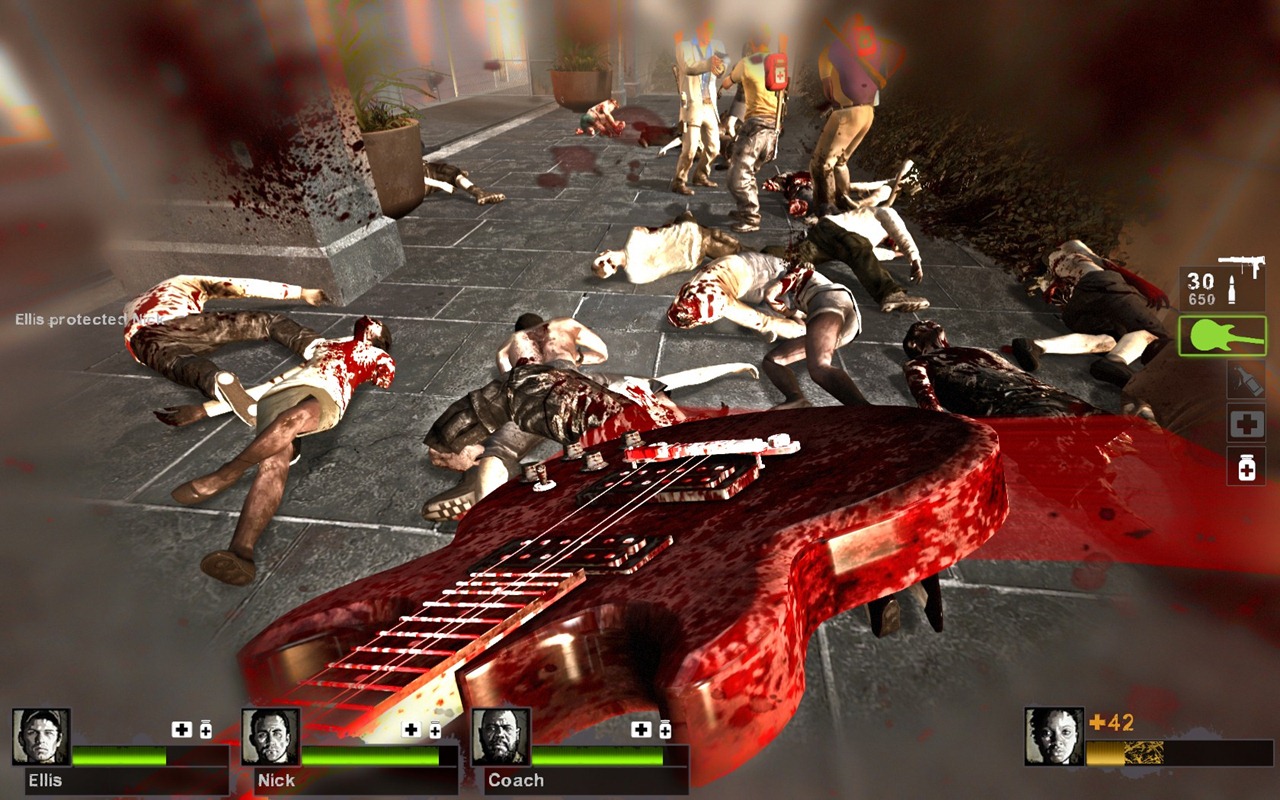This screenshot has width=1280, height=800.
Task: Click Nick's teammate portrait
Action: point(270,737)
